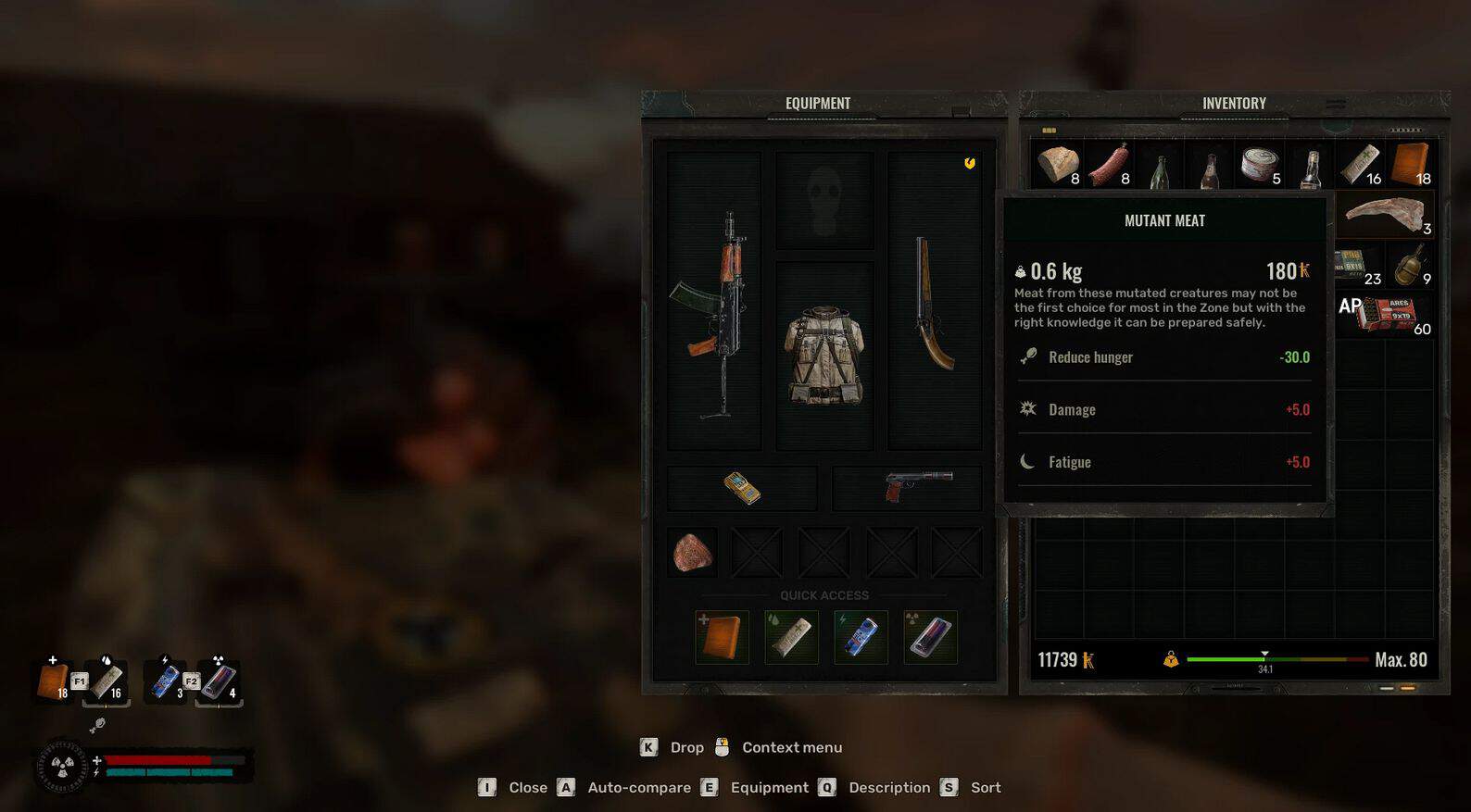Screen dimensions: 1471x812
Task: Select the bread stack in the inventory
Action: [1057, 165]
